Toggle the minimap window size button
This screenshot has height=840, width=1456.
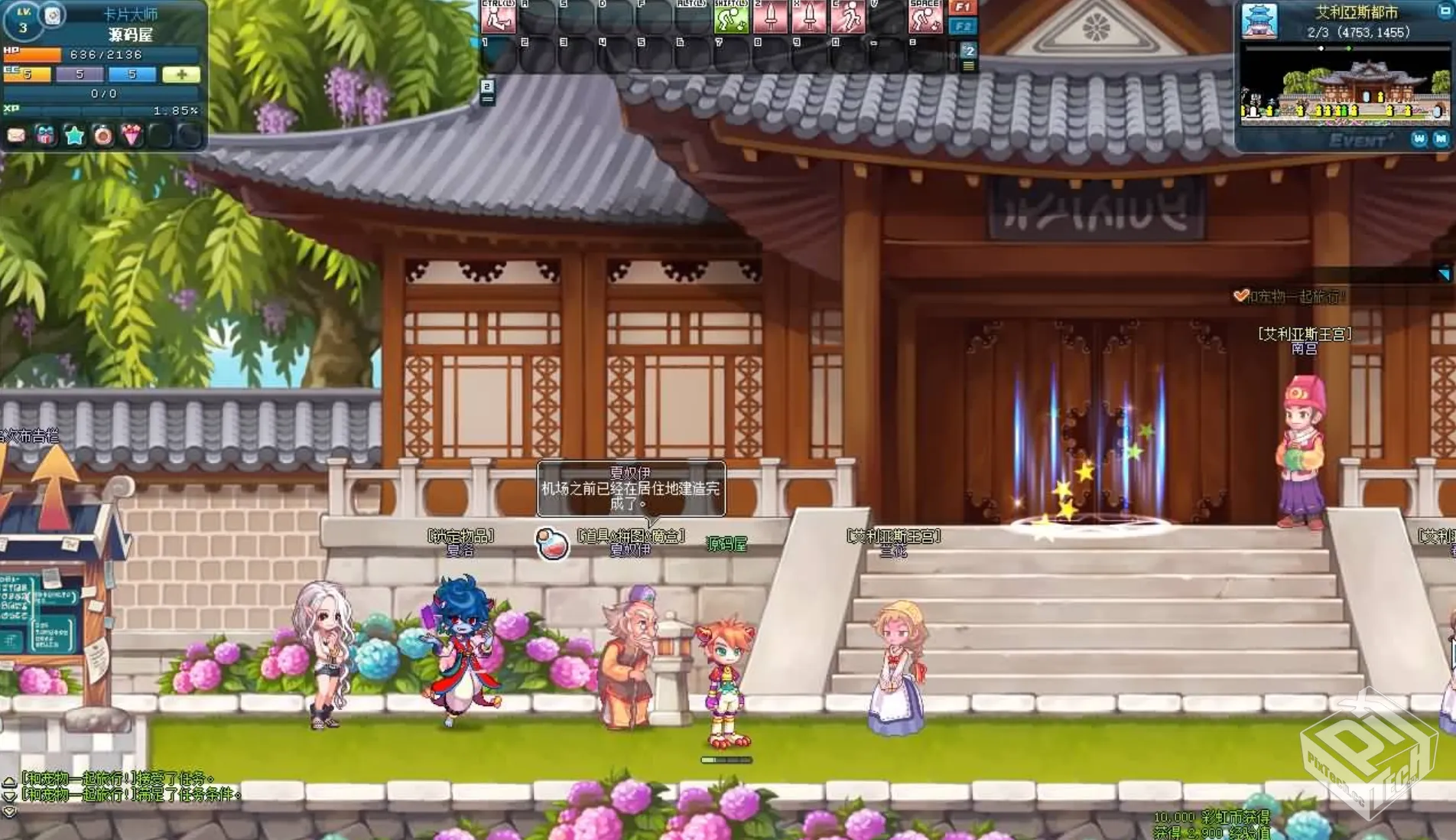(1445, 11)
